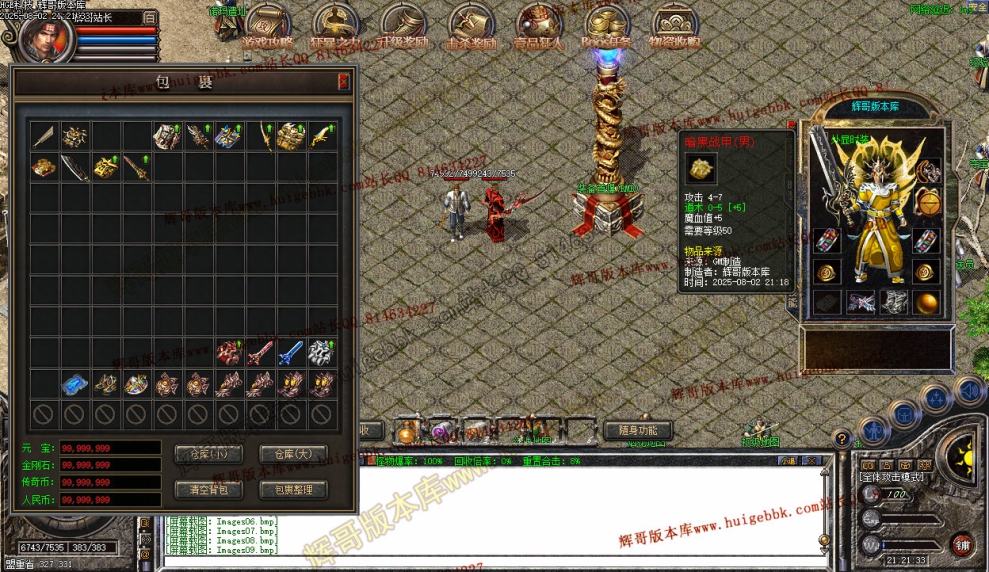989x572 pixels.
Task: Click the round 铺 shop button
Action: click(x=962, y=544)
